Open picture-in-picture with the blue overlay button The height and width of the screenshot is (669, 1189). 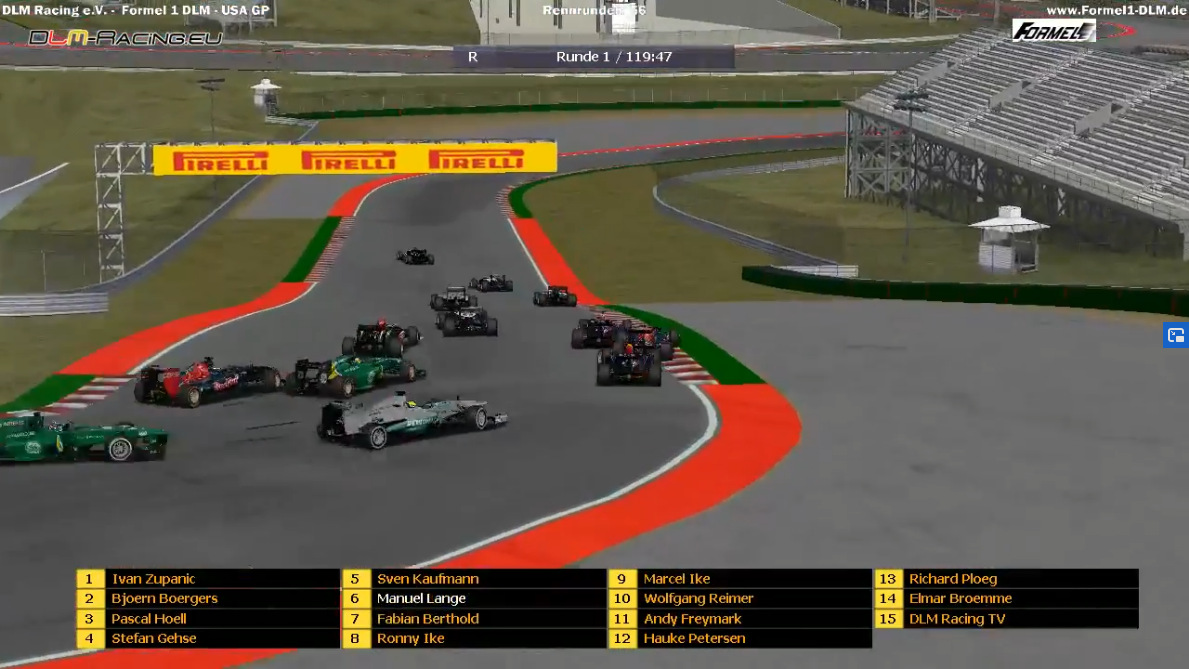point(1176,336)
